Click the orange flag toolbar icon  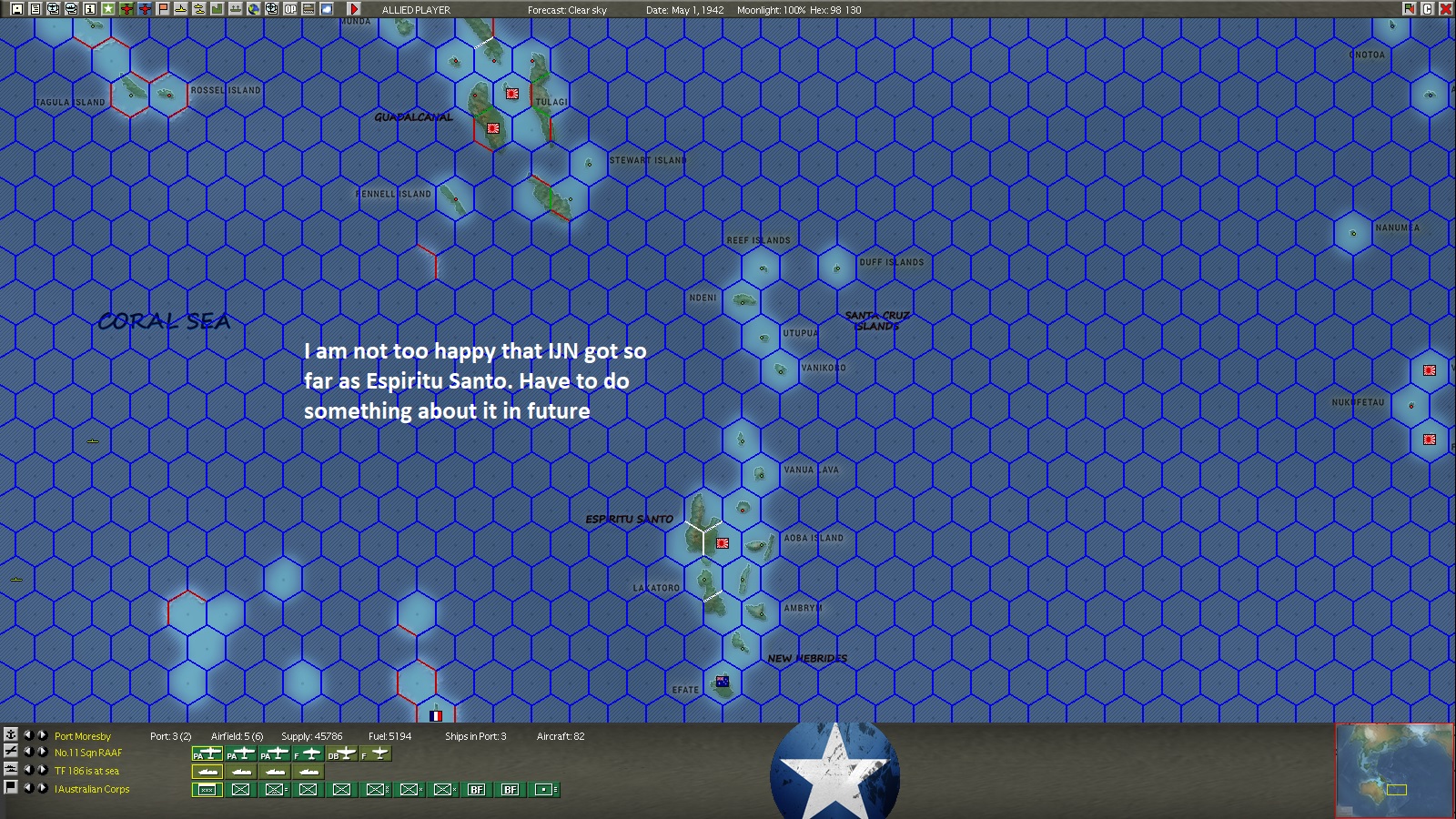coord(162,9)
